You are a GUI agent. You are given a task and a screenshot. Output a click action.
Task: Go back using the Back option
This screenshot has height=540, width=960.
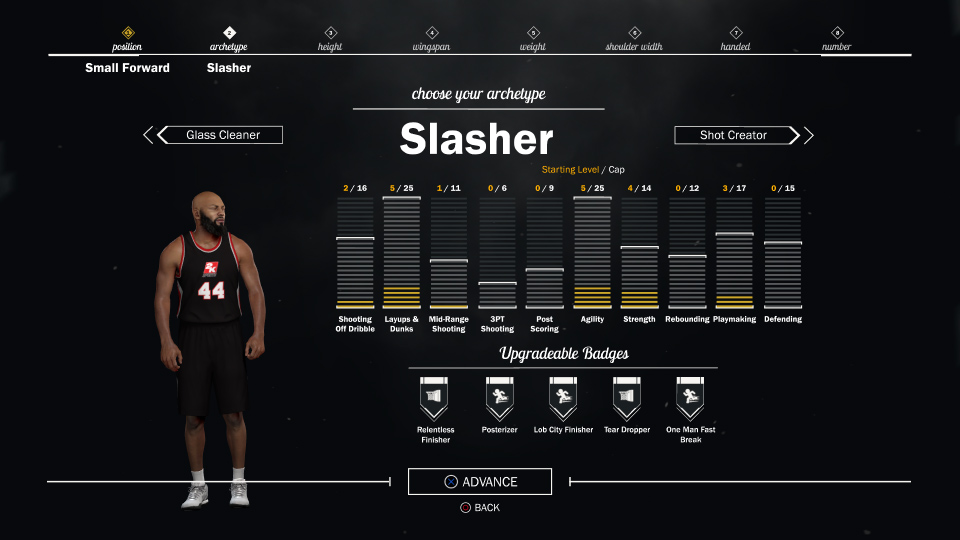point(480,508)
